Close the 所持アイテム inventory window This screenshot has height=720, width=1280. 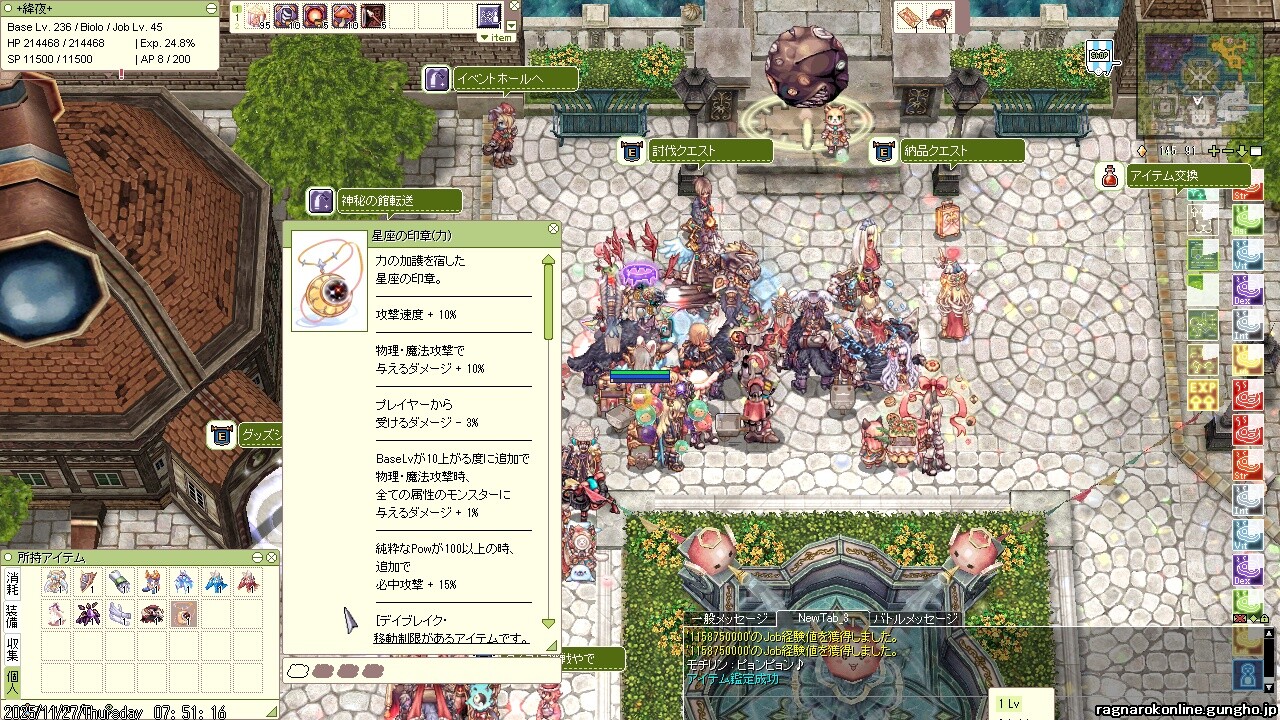click(271, 557)
